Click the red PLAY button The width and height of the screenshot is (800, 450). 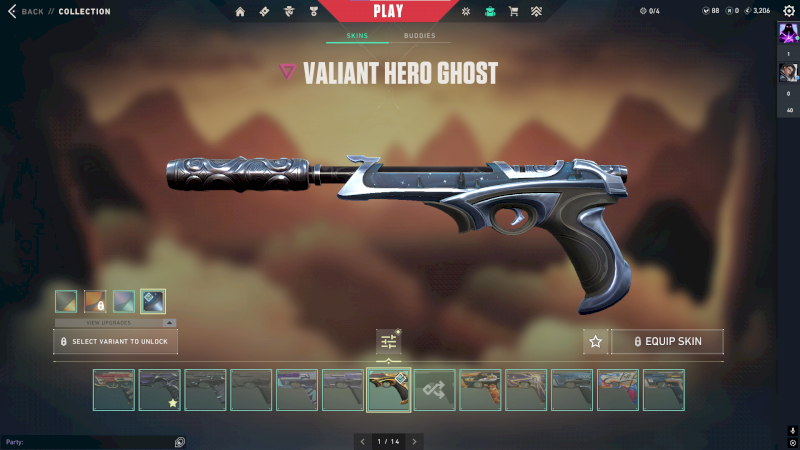click(x=388, y=11)
